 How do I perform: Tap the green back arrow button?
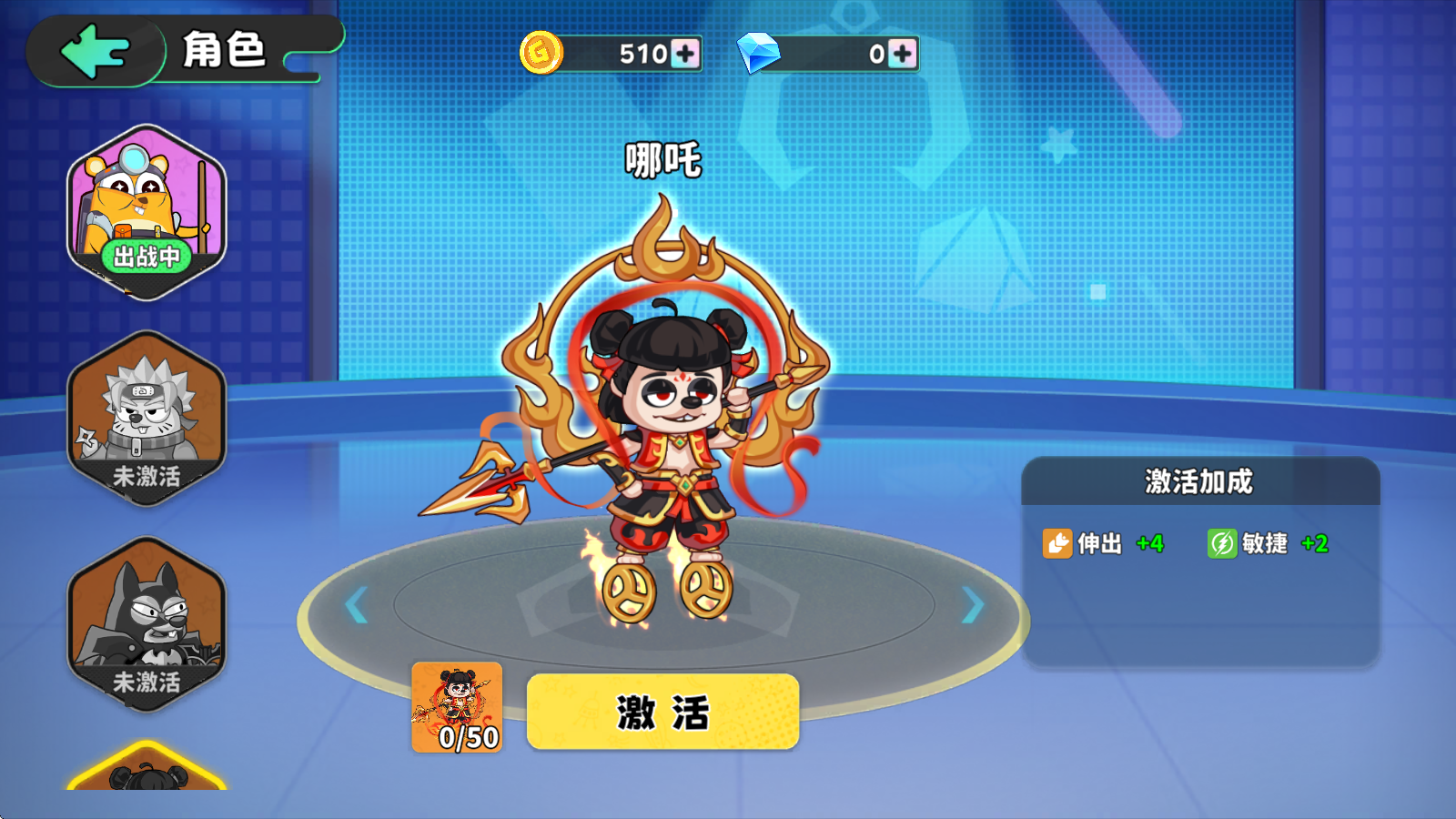pos(94,50)
